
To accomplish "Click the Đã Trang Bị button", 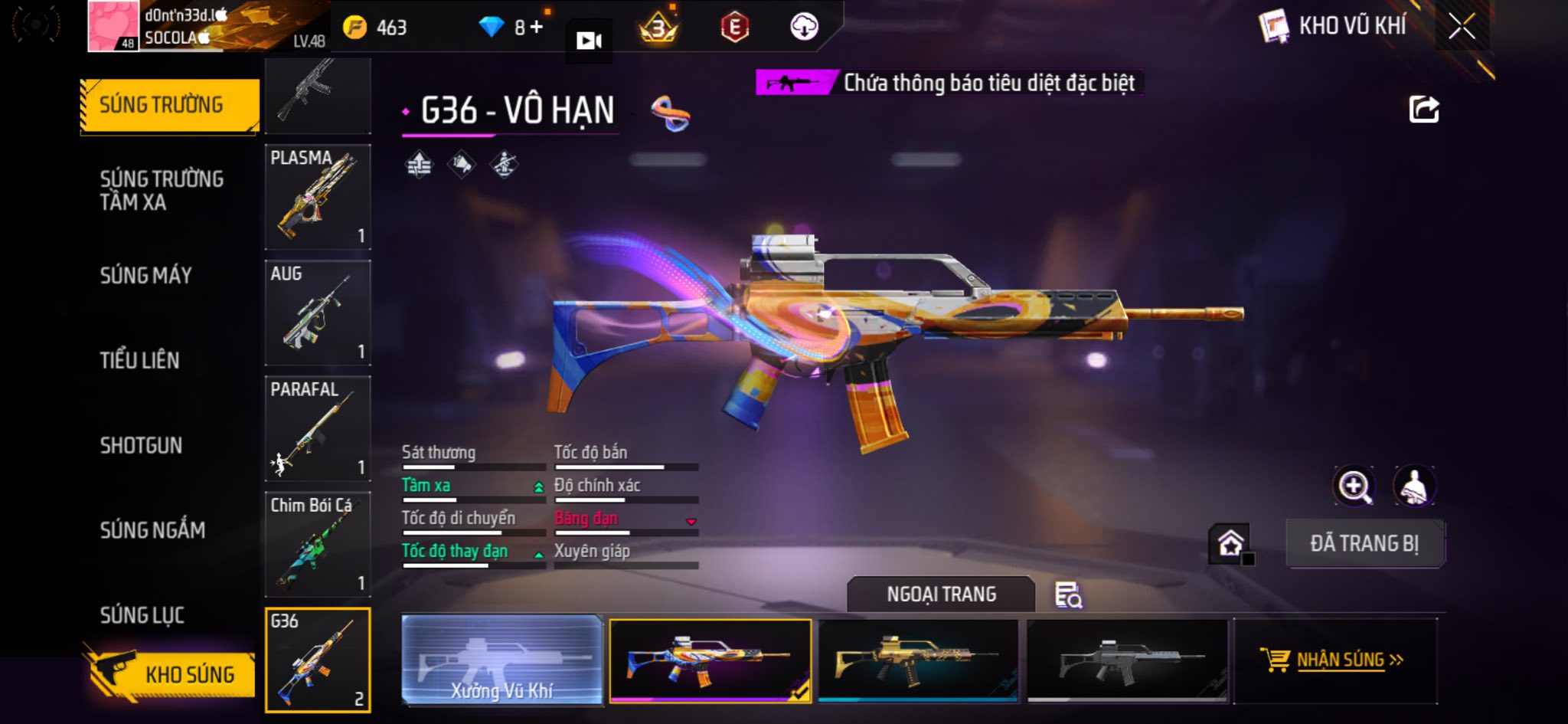I will tap(1364, 543).
